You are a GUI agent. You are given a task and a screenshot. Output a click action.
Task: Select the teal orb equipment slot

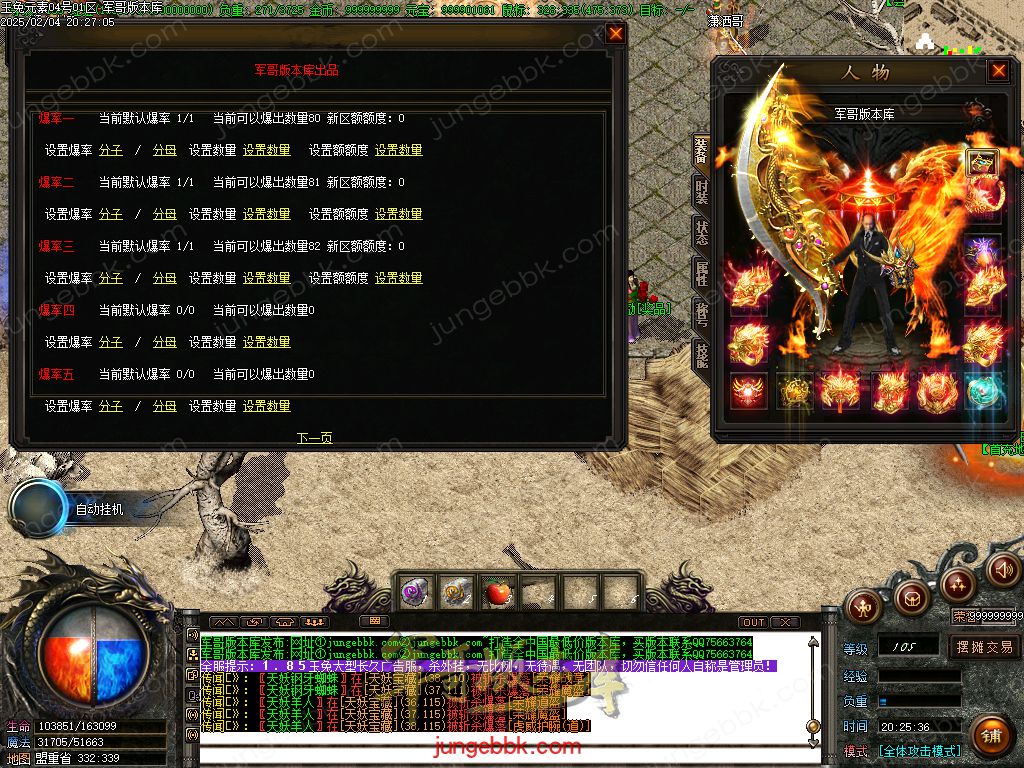pyautogui.click(x=983, y=390)
